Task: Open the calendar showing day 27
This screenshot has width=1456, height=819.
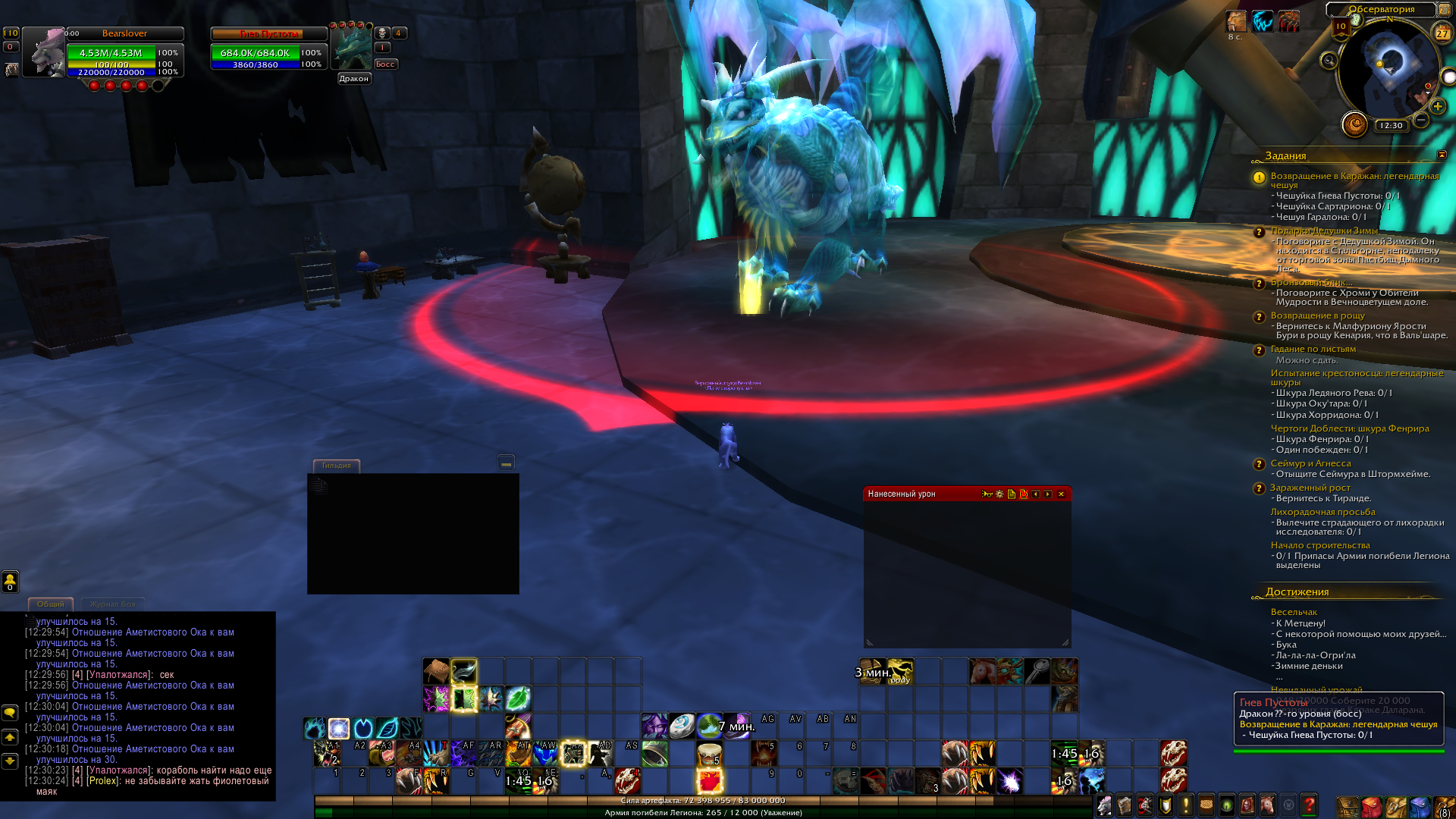Action: (1442, 32)
